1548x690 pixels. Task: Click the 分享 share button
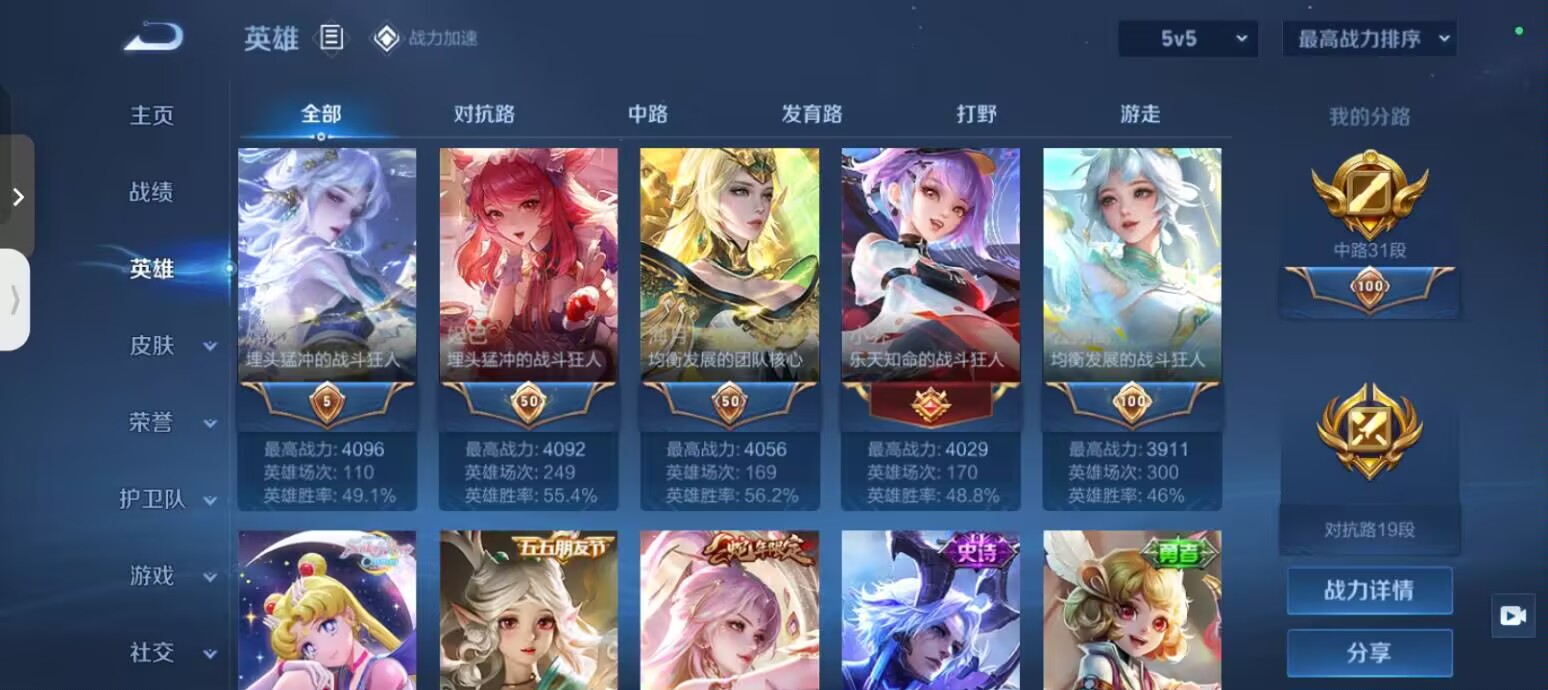[x=1369, y=653]
